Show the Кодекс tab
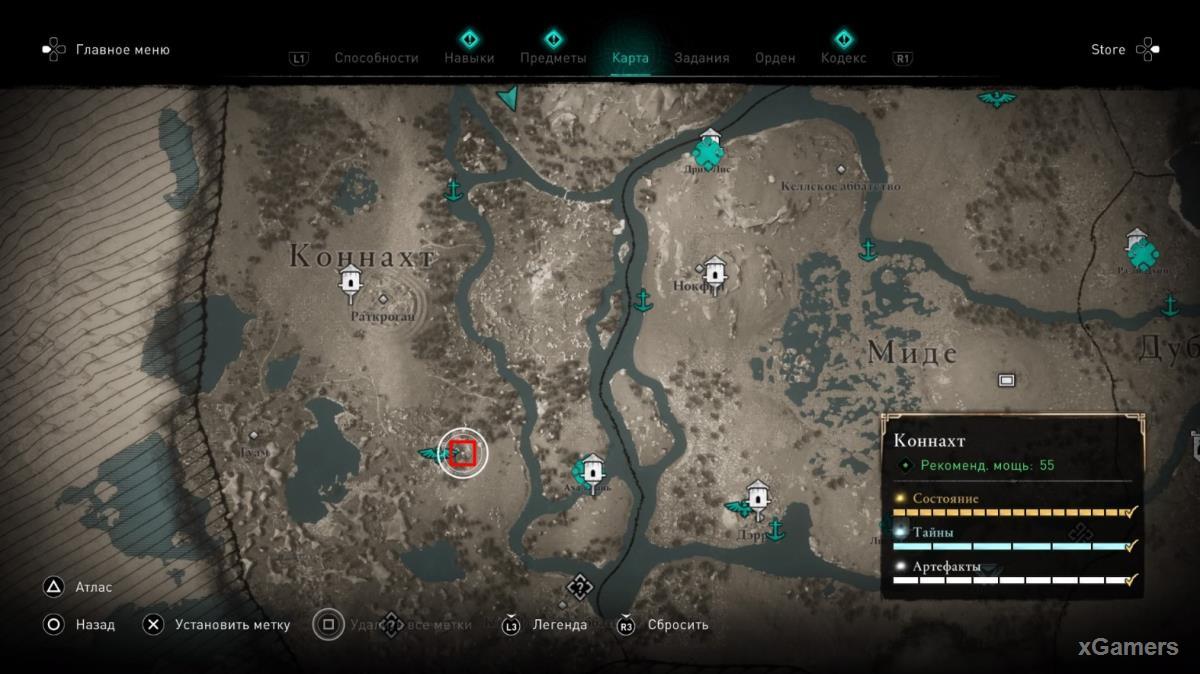This screenshot has height=674, width=1200. [x=843, y=58]
